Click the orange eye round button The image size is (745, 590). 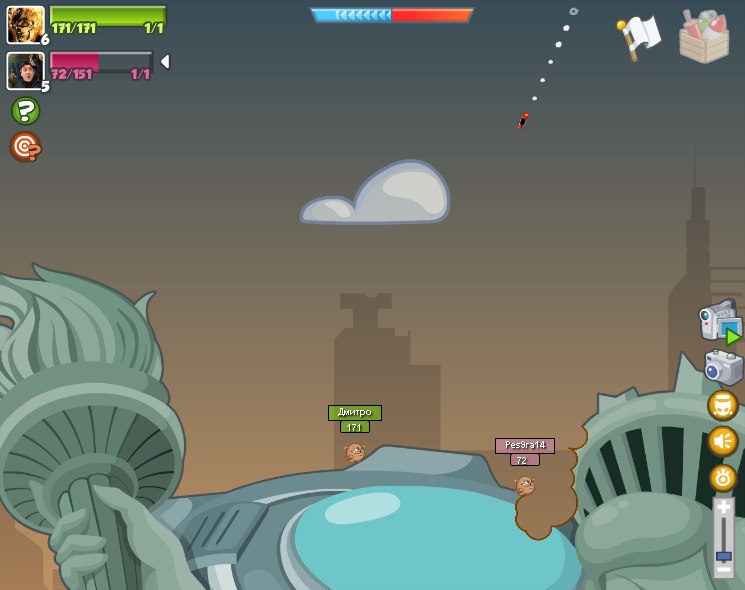click(x=722, y=477)
